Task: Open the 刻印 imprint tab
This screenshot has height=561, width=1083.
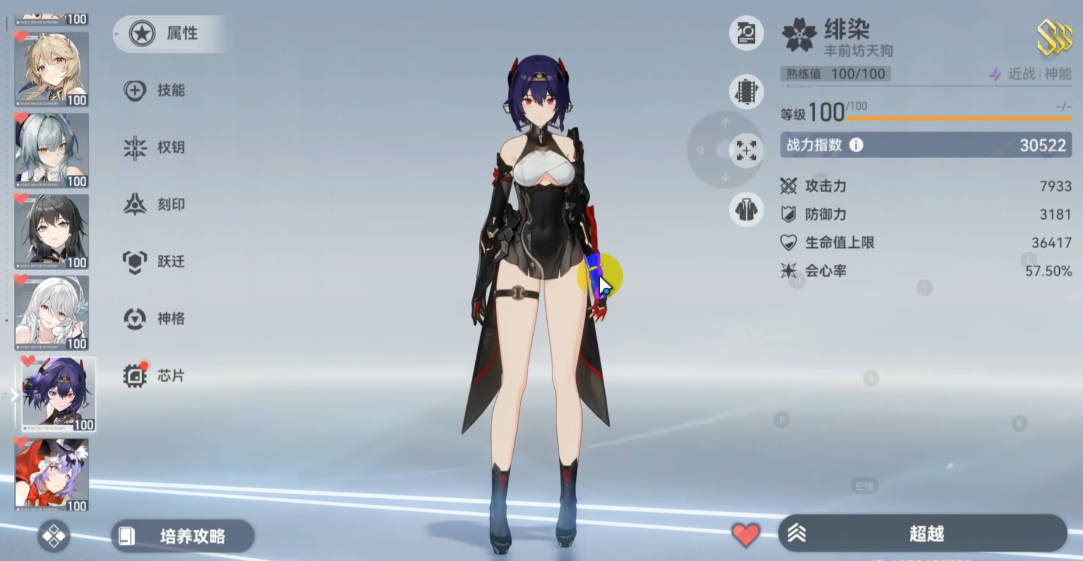Action: 158,205
